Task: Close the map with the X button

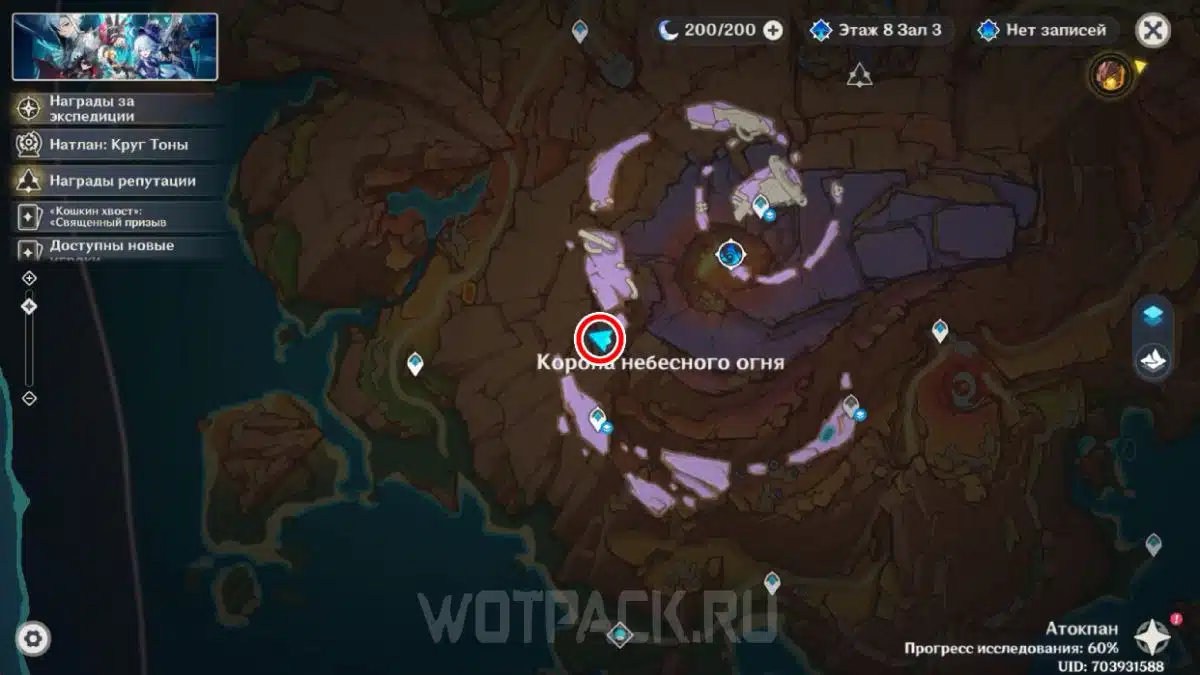Action: tap(1152, 30)
